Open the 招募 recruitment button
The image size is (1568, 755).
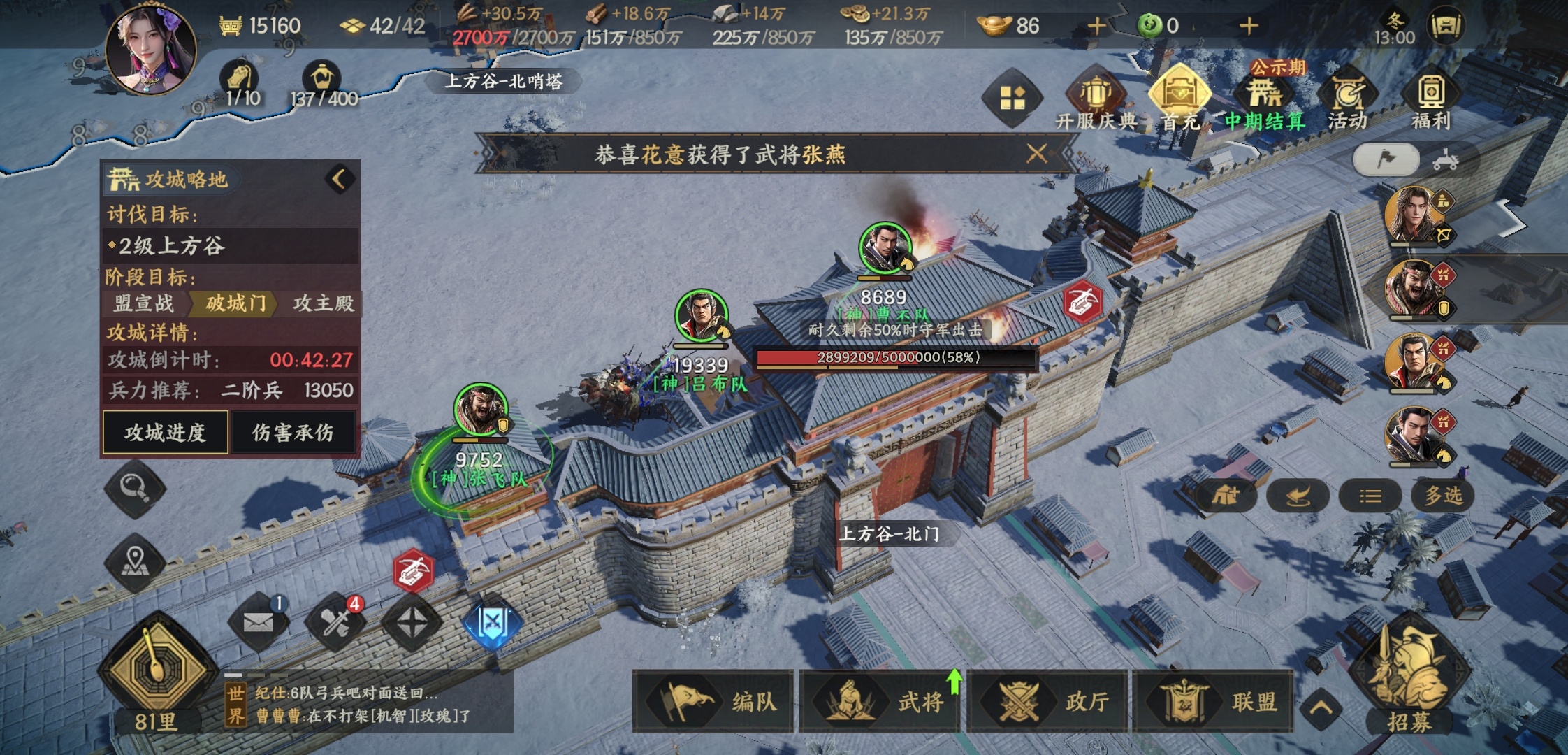(1409, 682)
